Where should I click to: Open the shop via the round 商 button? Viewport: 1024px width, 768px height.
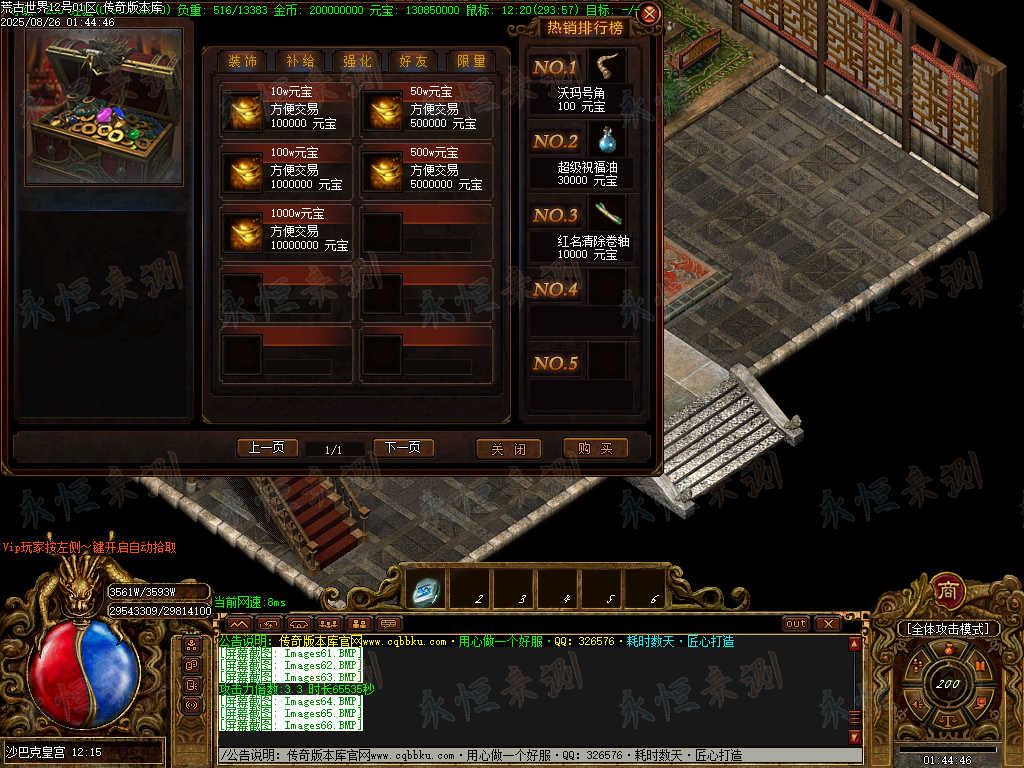(x=947, y=590)
